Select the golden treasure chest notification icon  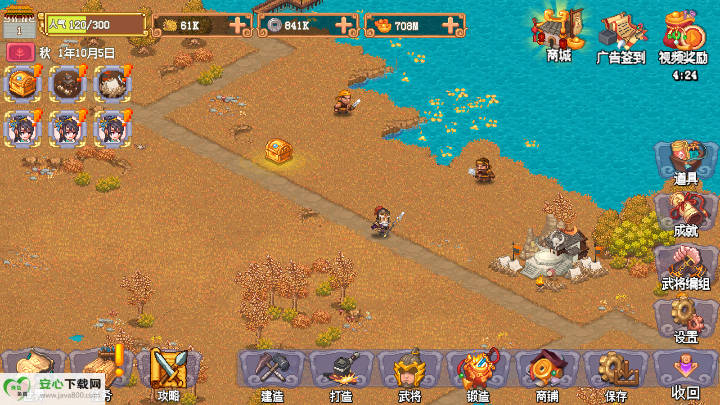(x=22, y=82)
